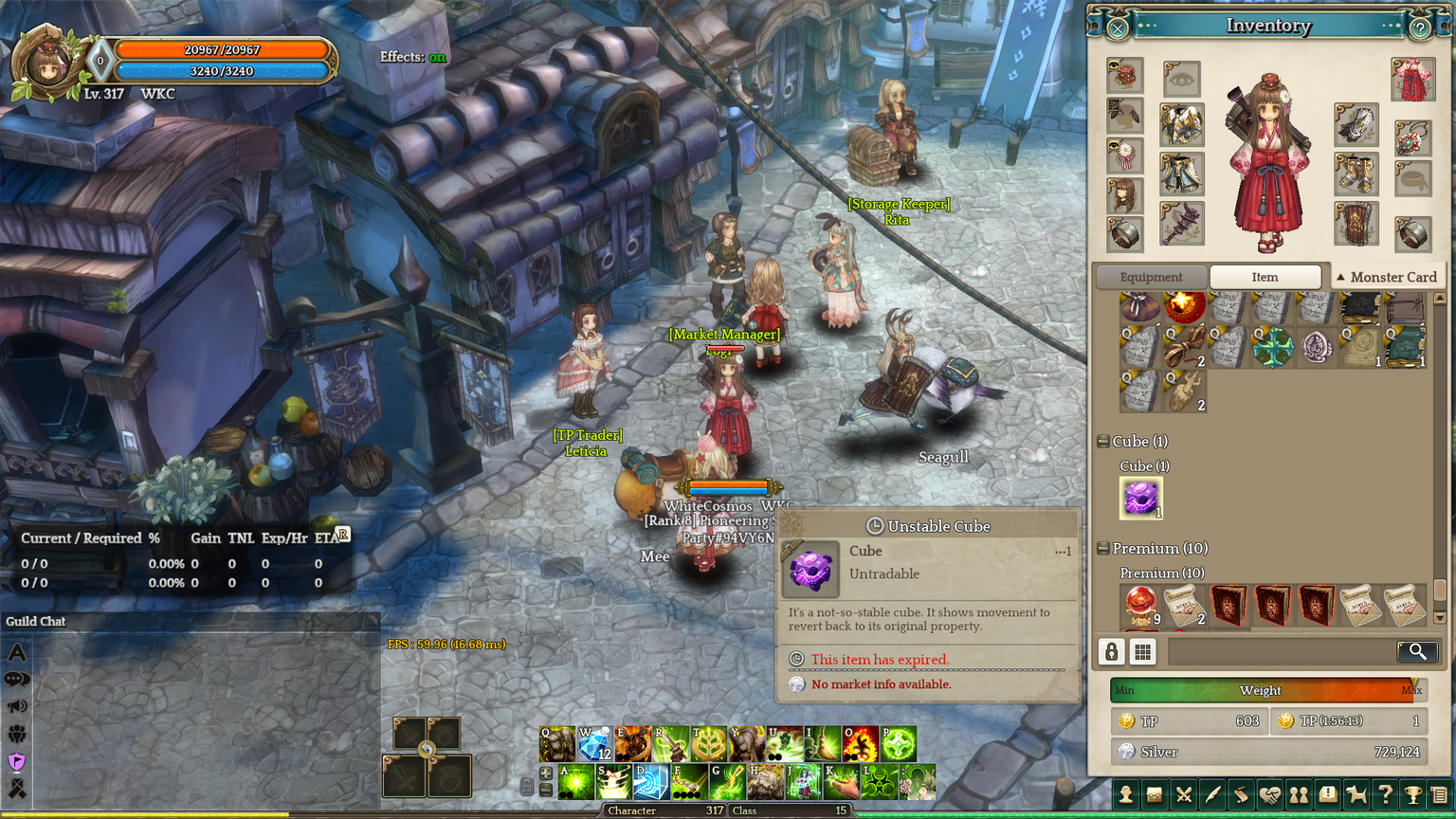This screenshot has height=819, width=1456.
Task: Open the crossed swords menu icon
Action: 1183,795
